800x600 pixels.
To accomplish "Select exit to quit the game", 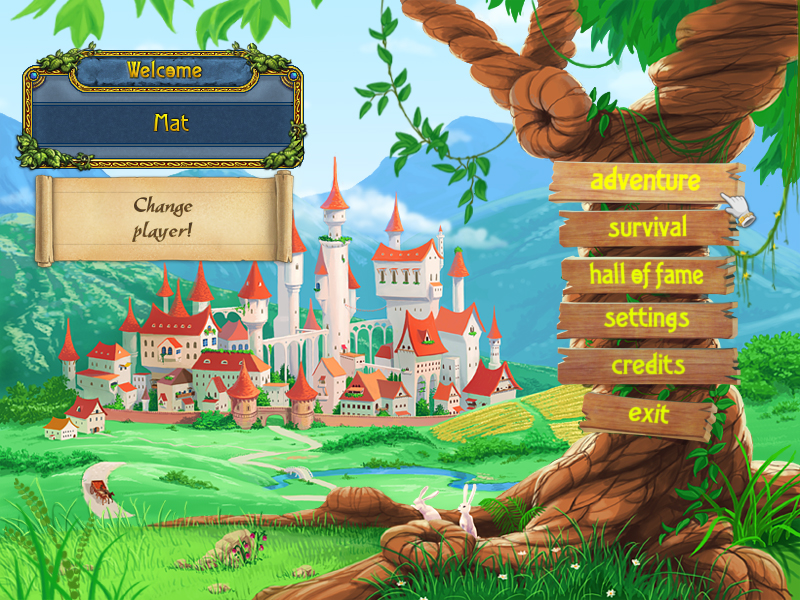I will 648,412.
